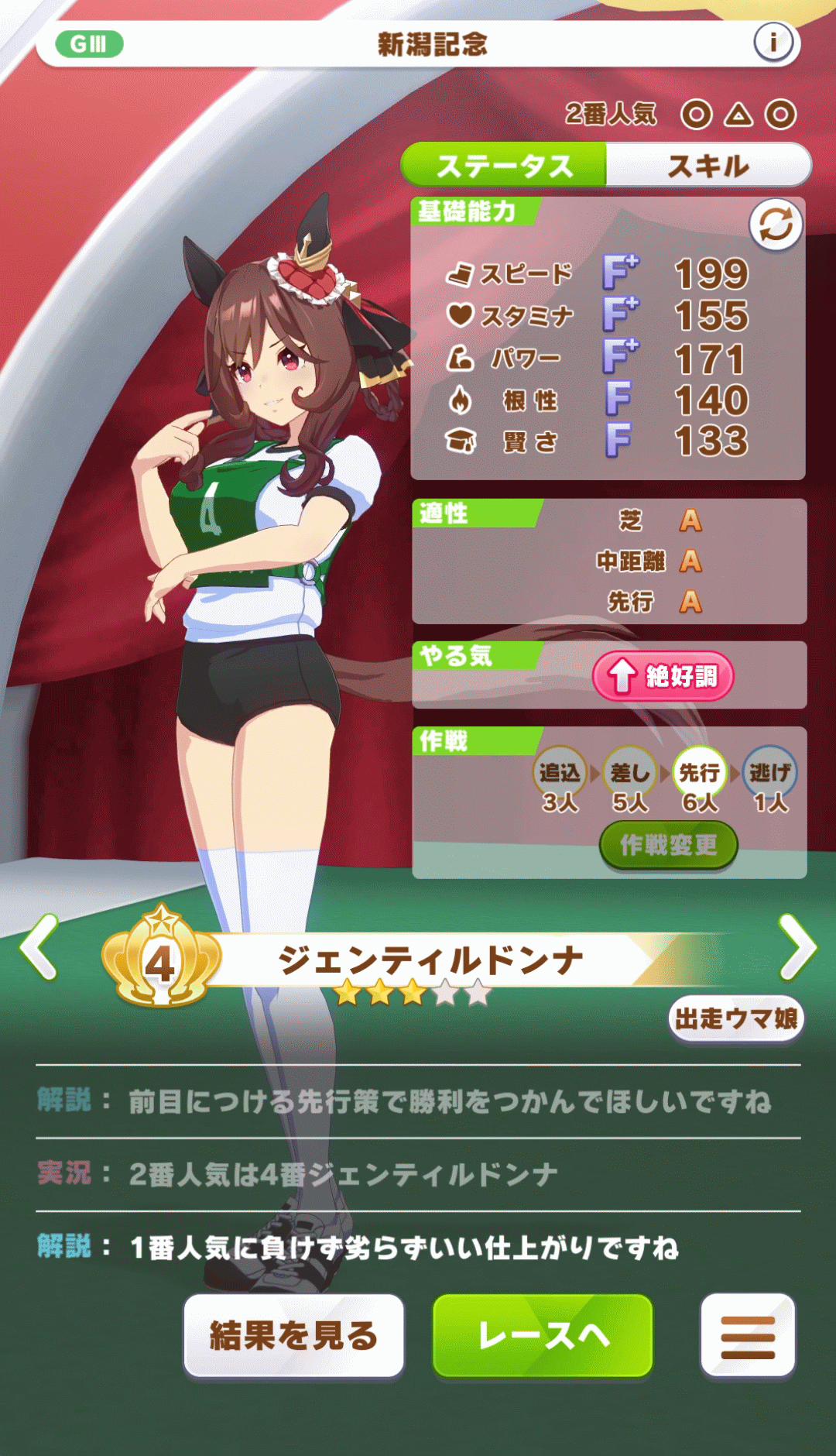The height and width of the screenshot is (1456, 836).
Task: Open the hamburger menu button
Action: pos(748,1335)
